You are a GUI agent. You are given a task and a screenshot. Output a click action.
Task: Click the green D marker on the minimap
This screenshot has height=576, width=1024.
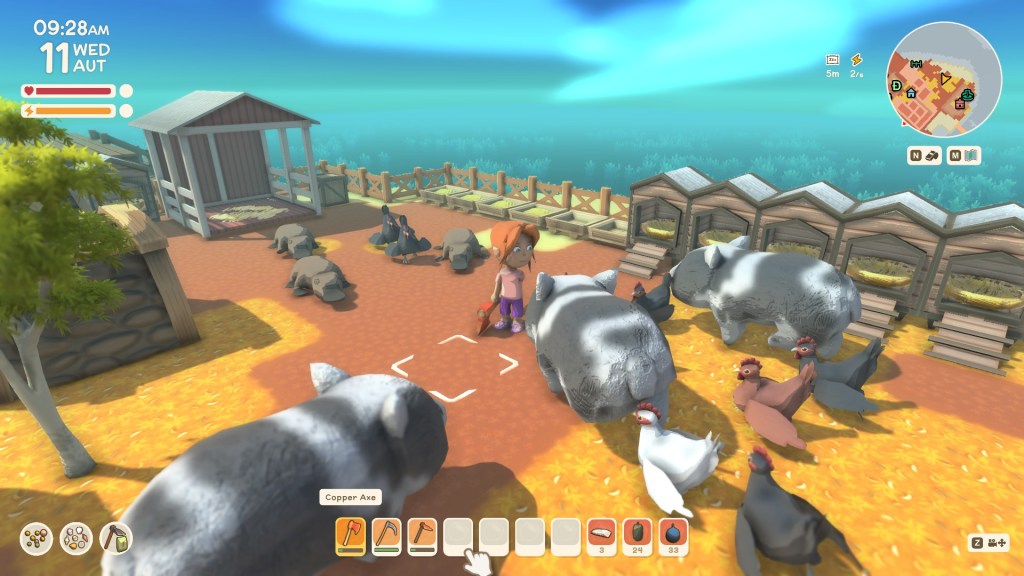point(897,86)
